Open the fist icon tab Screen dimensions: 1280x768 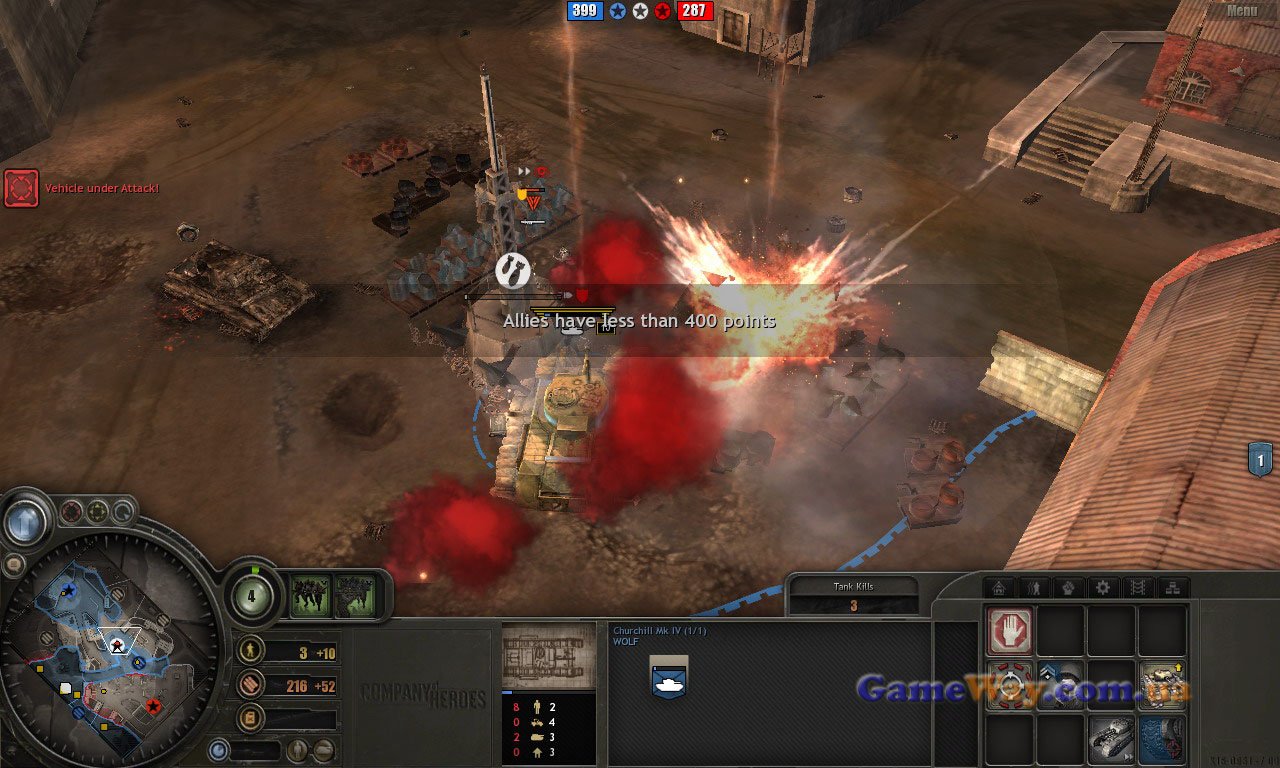(1068, 588)
